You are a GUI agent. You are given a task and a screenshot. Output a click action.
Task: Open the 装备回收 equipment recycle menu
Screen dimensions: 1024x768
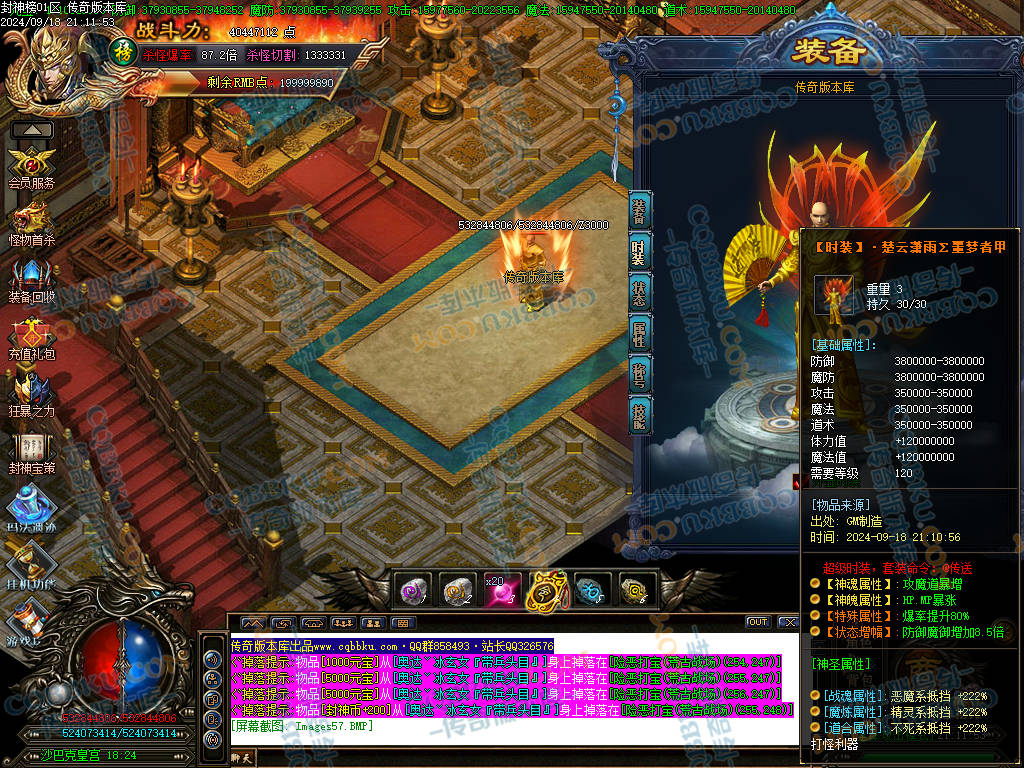pos(33,277)
